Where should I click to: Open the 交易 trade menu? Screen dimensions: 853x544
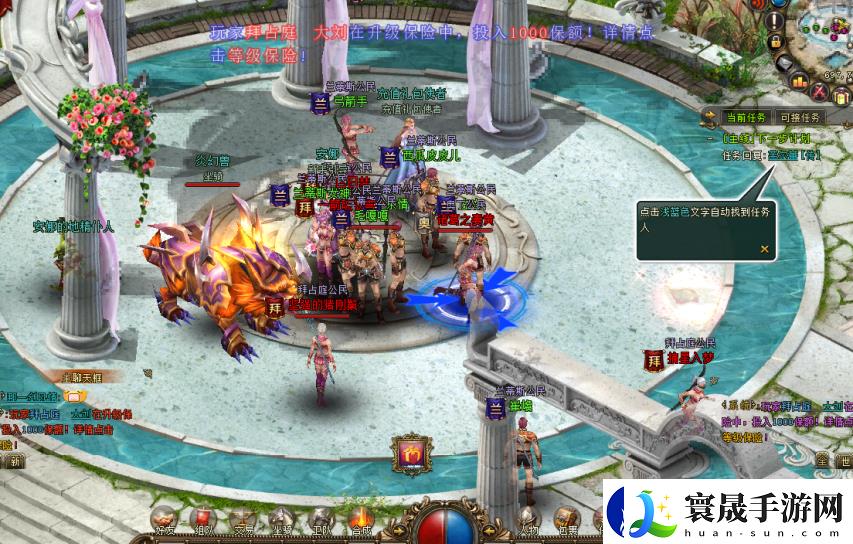(x=244, y=520)
